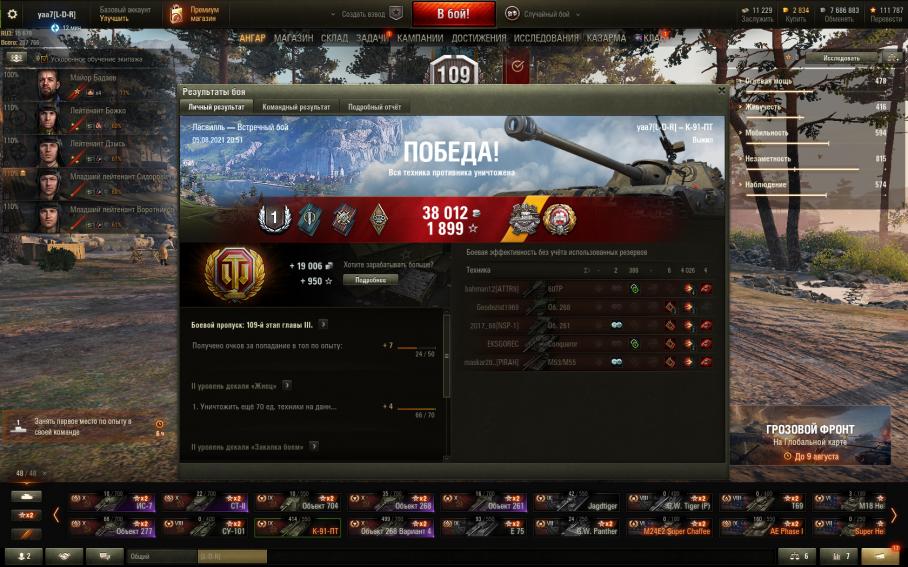This screenshot has height=567, width=908.
Task: Open the «Подробный отчёт» tab
Action: pos(376,107)
